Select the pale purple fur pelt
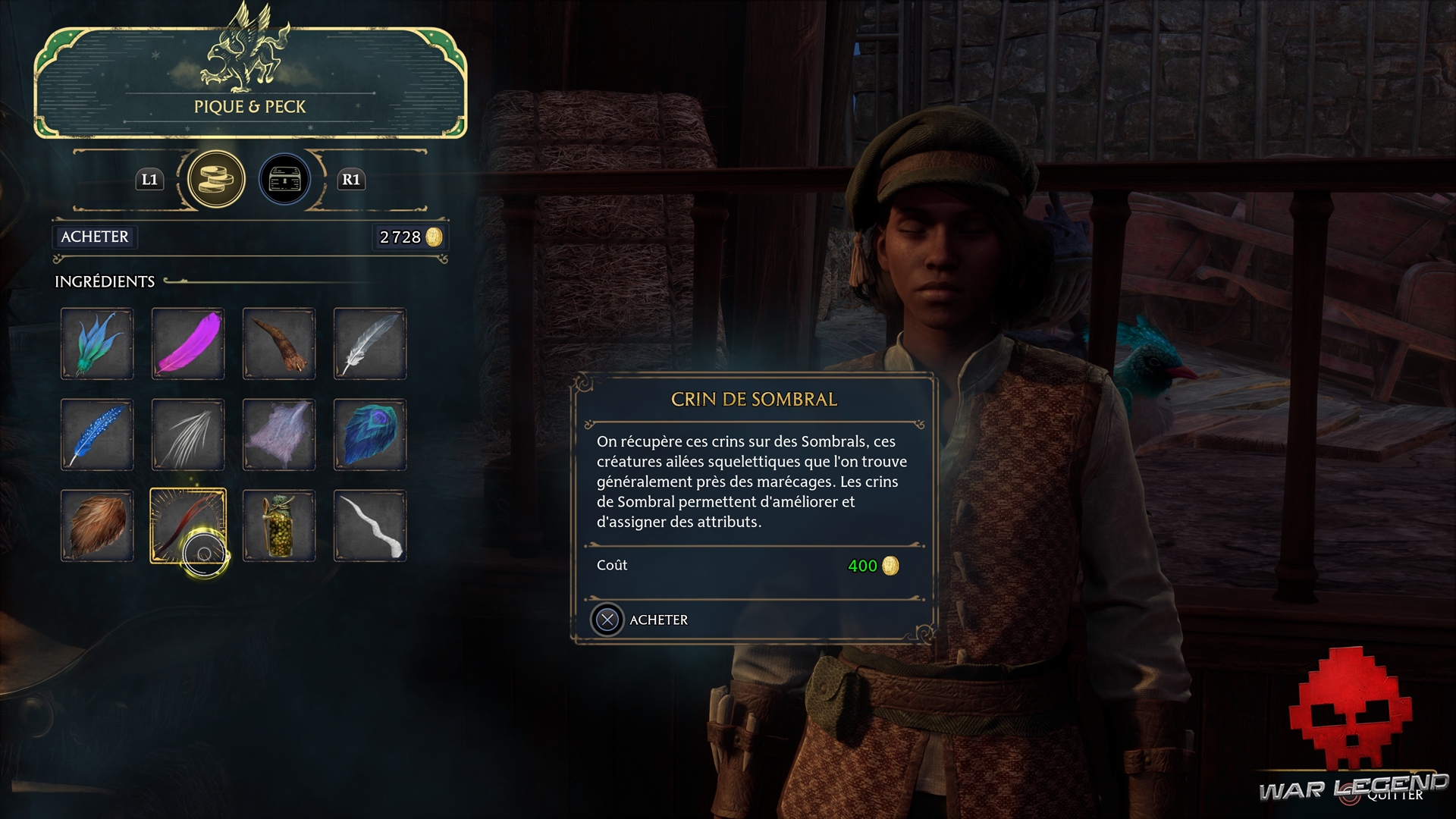The width and height of the screenshot is (1456, 819). point(279,435)
